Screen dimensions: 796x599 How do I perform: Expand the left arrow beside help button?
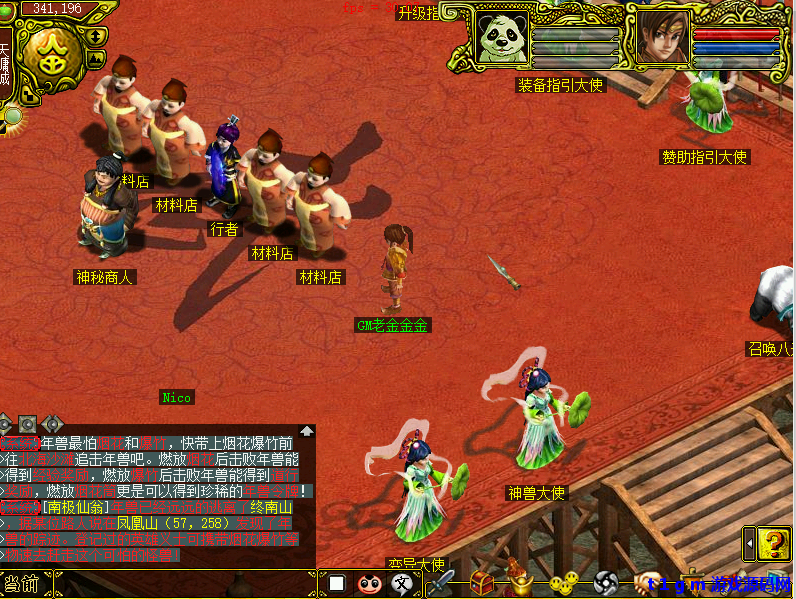click(x=749, y=545)
